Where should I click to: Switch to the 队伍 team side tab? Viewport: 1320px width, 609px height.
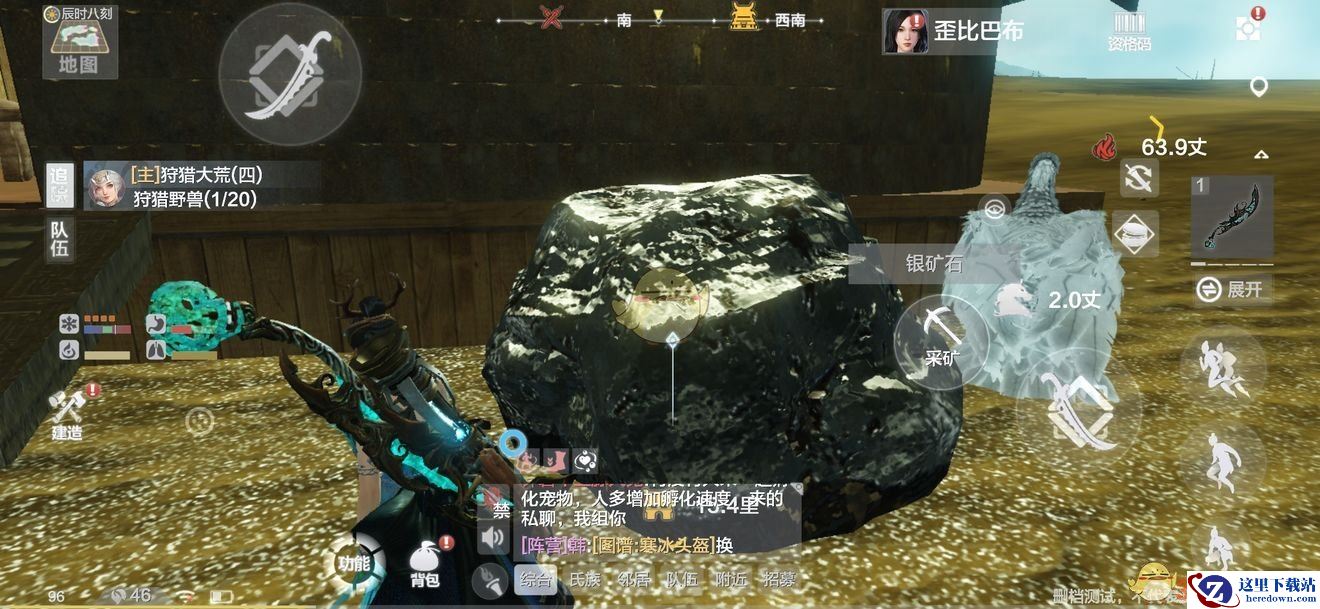point(60,239)
